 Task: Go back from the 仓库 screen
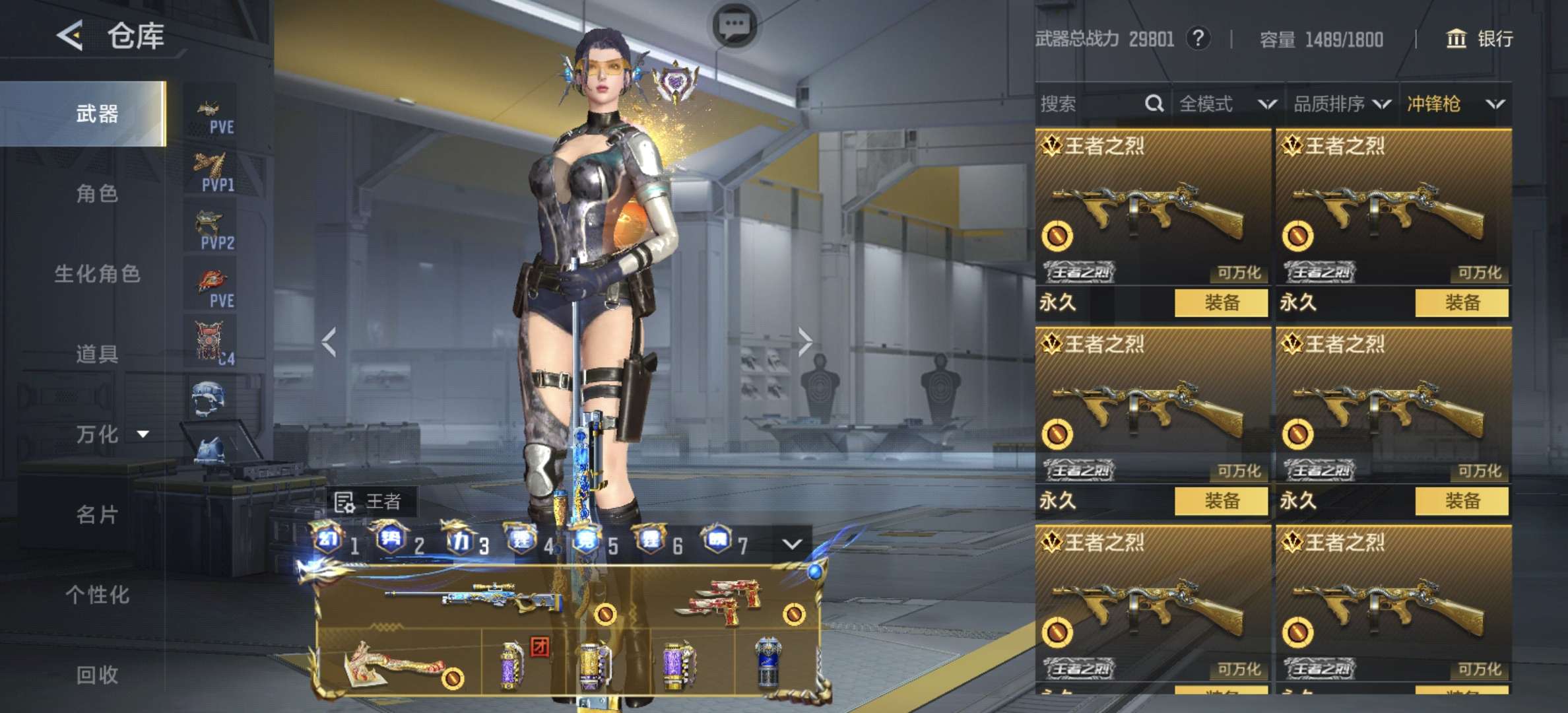70,35
